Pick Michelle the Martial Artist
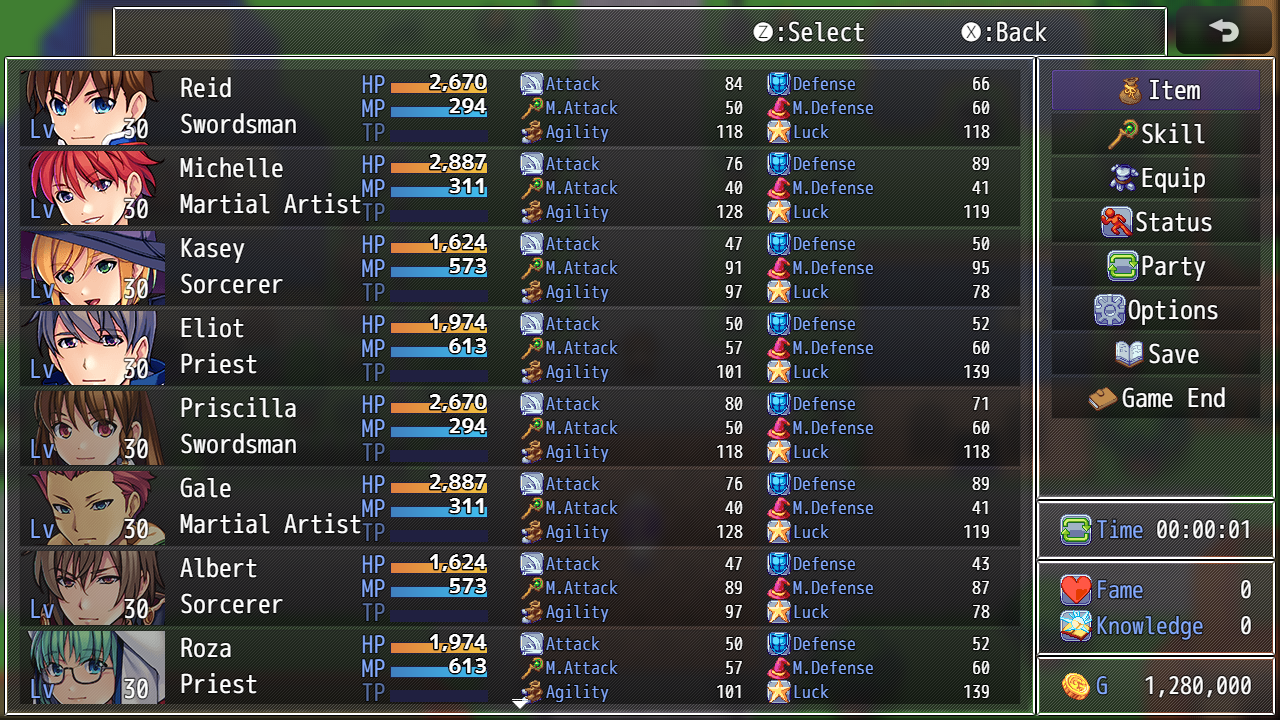 coord(520,187)
